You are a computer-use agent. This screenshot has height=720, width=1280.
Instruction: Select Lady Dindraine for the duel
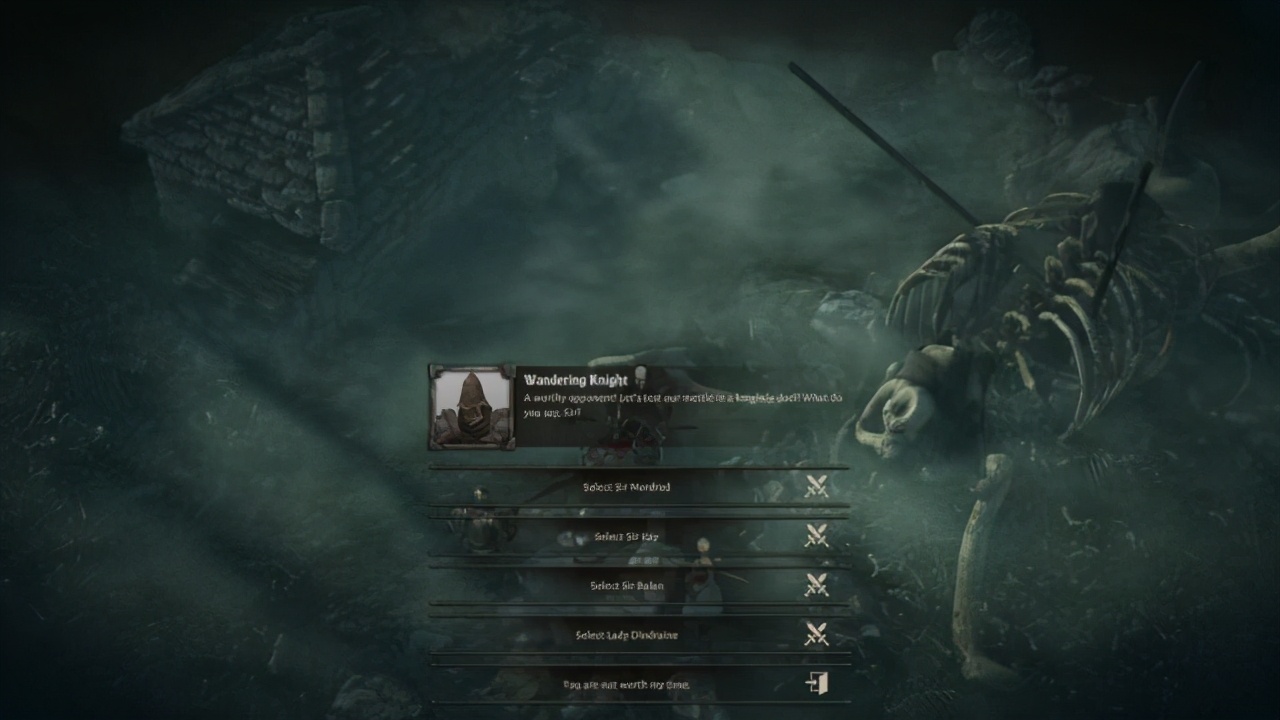pyautogui.click(x=627, y=635)
